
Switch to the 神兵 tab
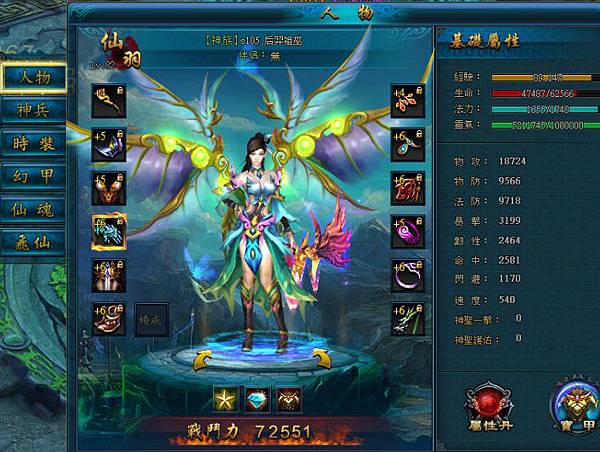click(33, 110)
